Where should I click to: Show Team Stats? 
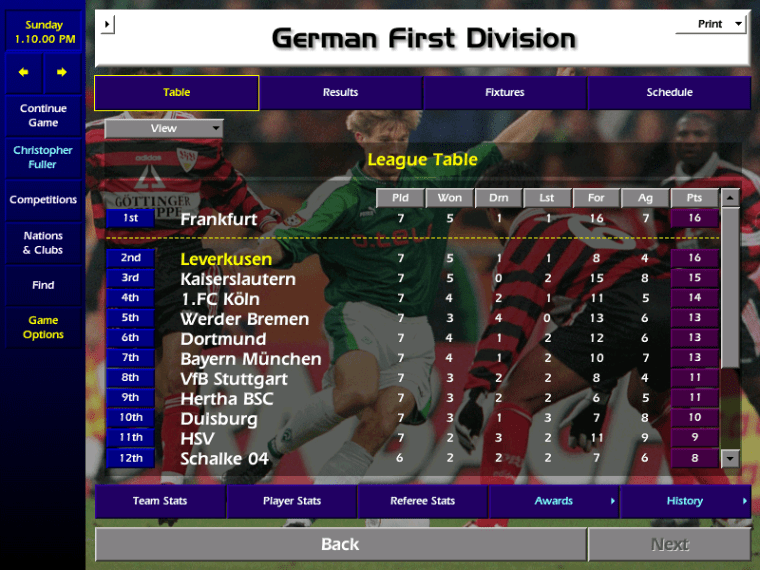160,501
